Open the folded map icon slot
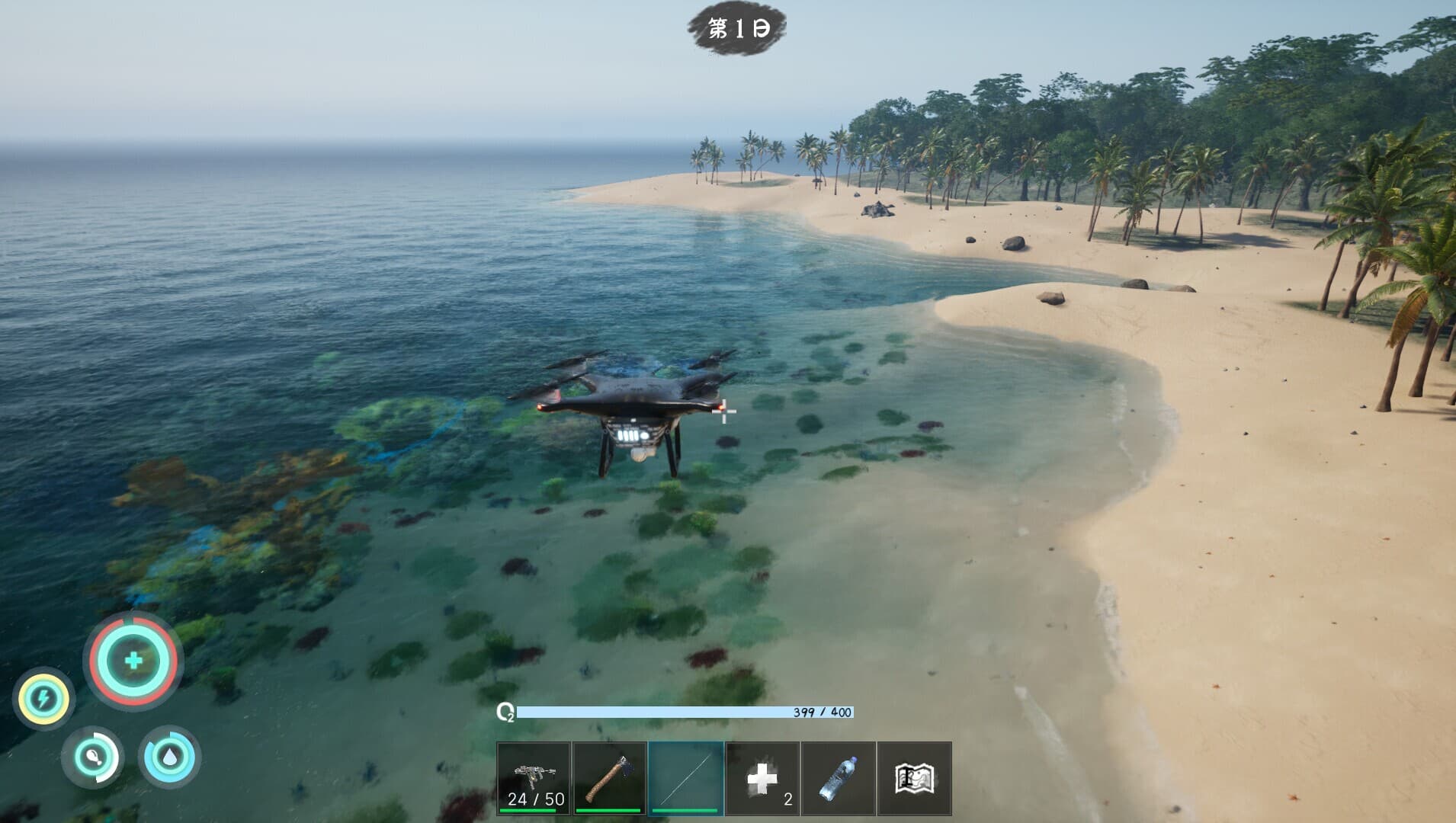This screenshot has width=1456, height=823. pyautogui.click(x=914, y=778)
